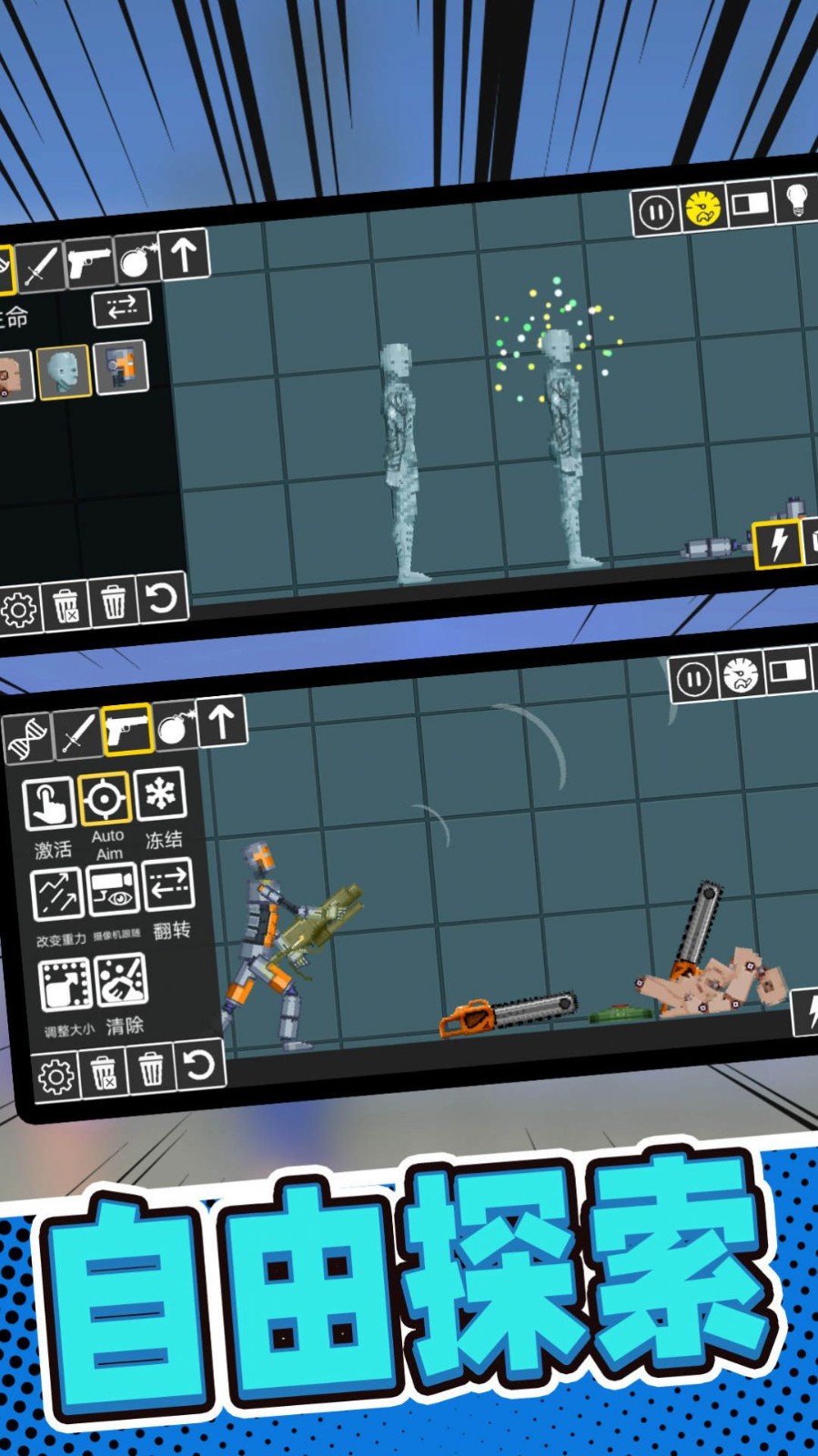
Task: Use the 清除 clear broom tool
Action: [x=121, y=980]
